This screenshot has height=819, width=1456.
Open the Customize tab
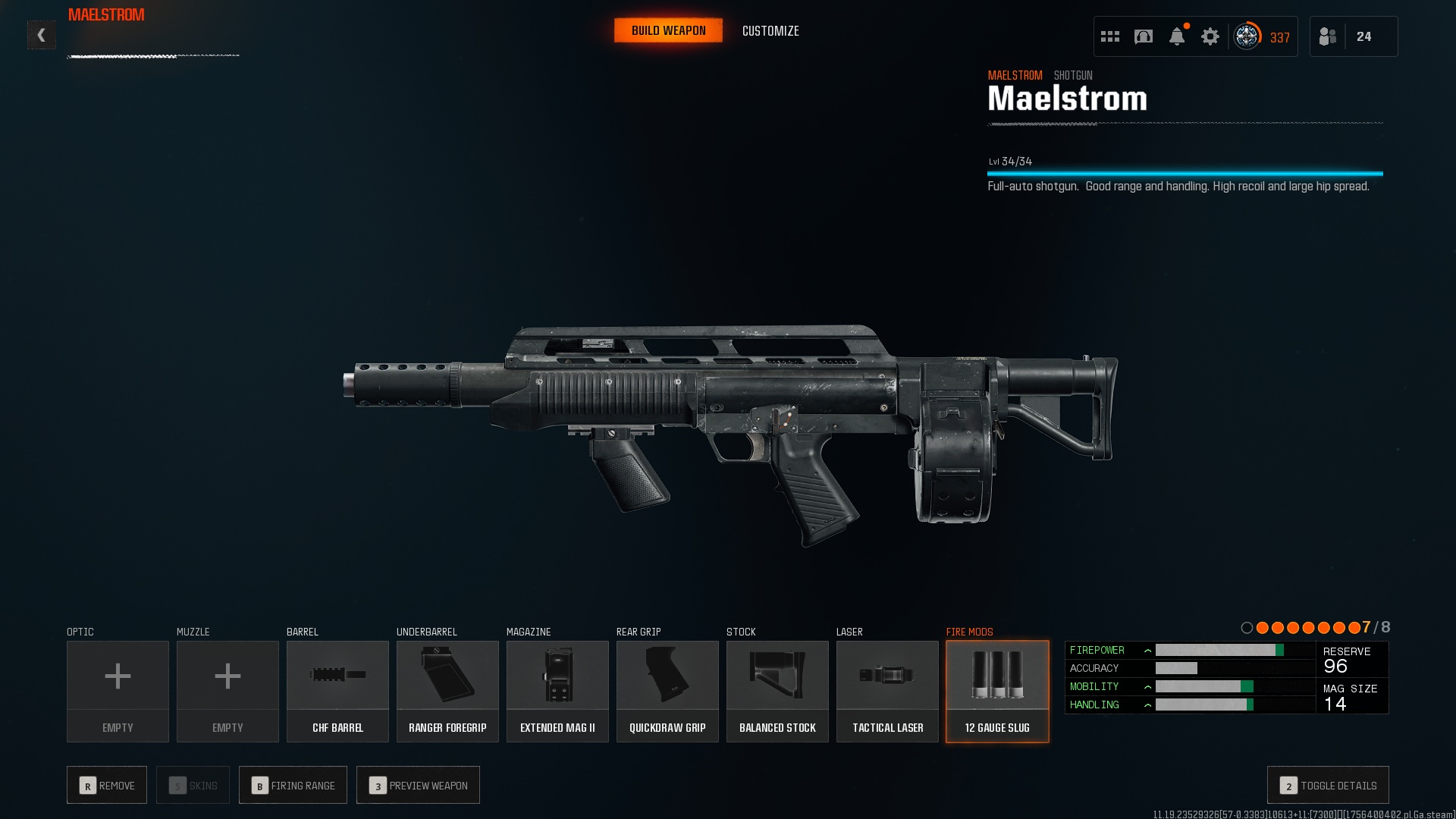[770, 31]
